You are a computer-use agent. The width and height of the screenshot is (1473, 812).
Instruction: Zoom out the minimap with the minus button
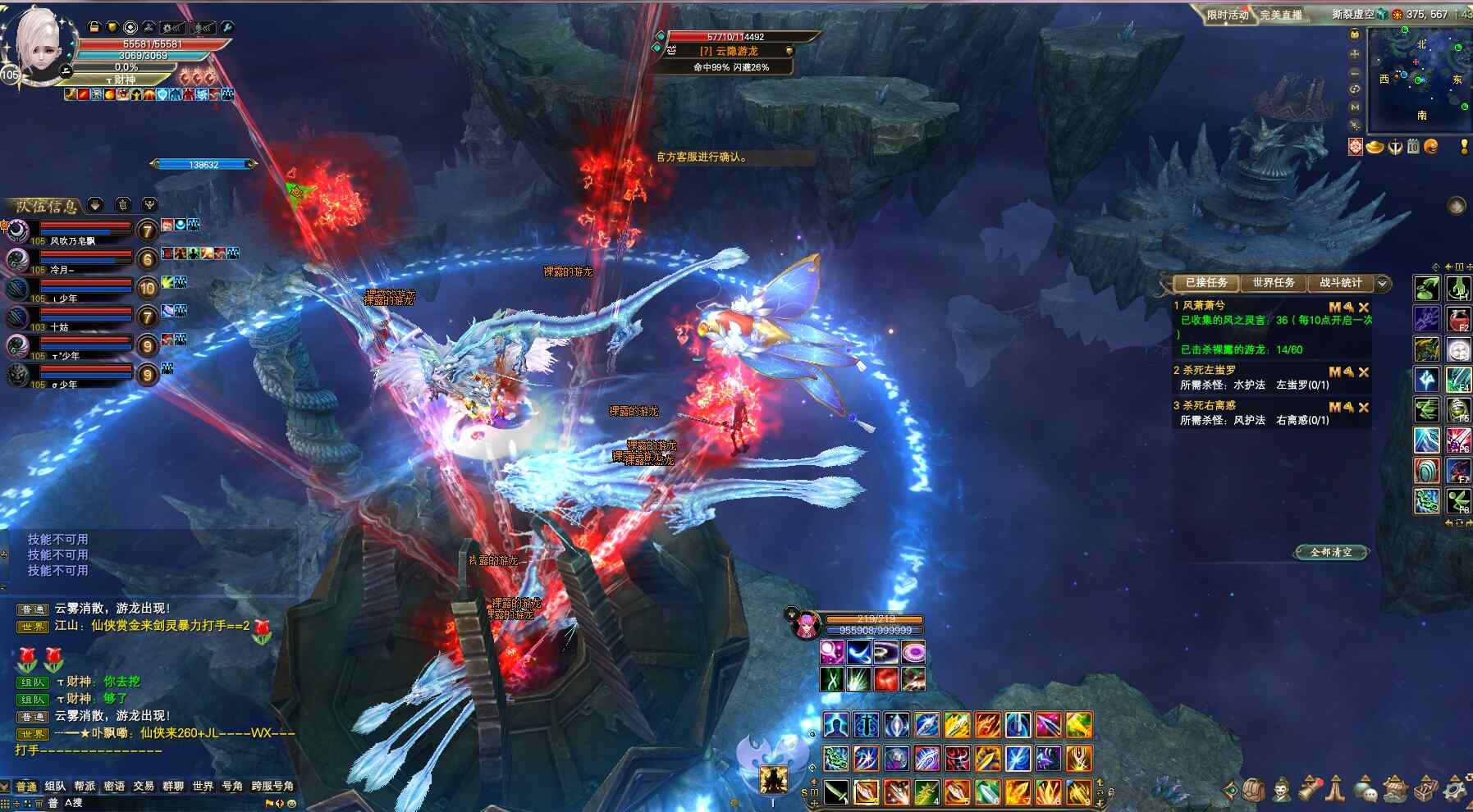coord(1355,71)
